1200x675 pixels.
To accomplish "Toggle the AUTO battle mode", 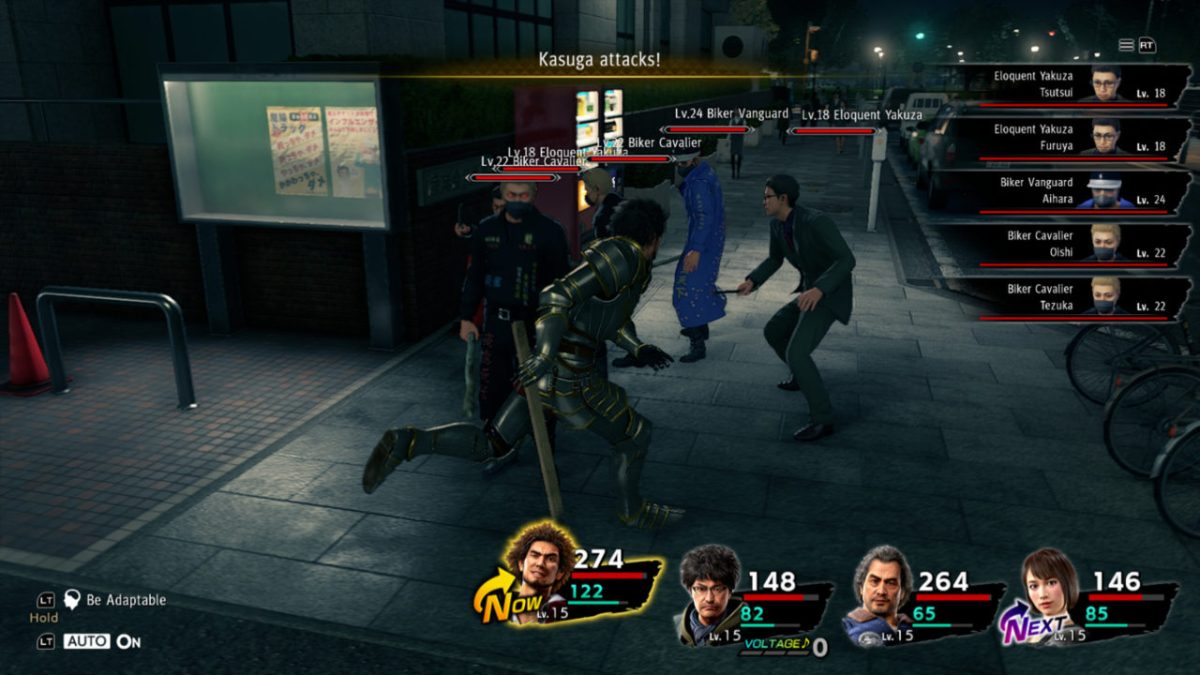I will 88,641.
